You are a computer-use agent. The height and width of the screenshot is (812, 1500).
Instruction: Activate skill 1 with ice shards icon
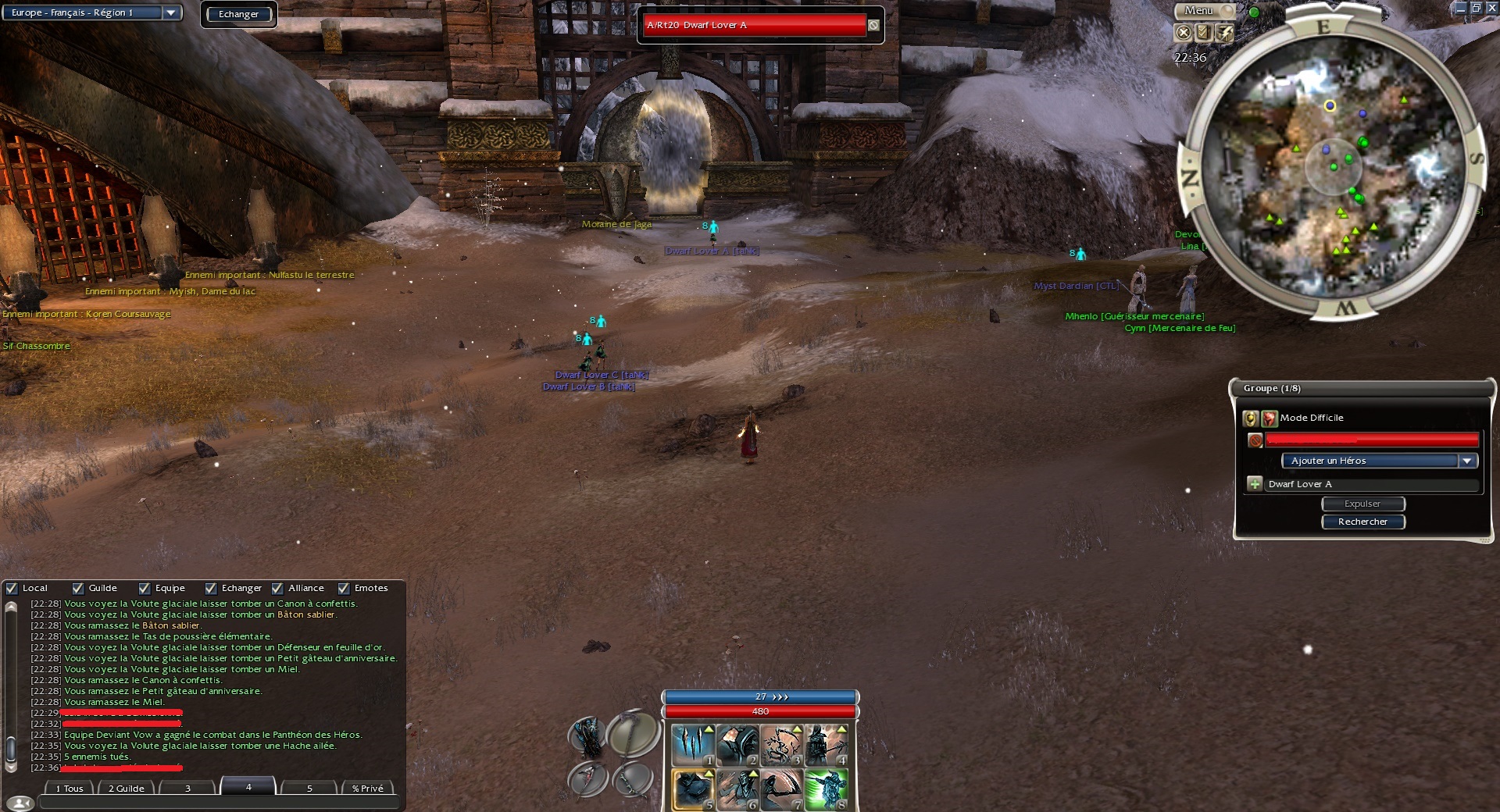coord(693,745)
